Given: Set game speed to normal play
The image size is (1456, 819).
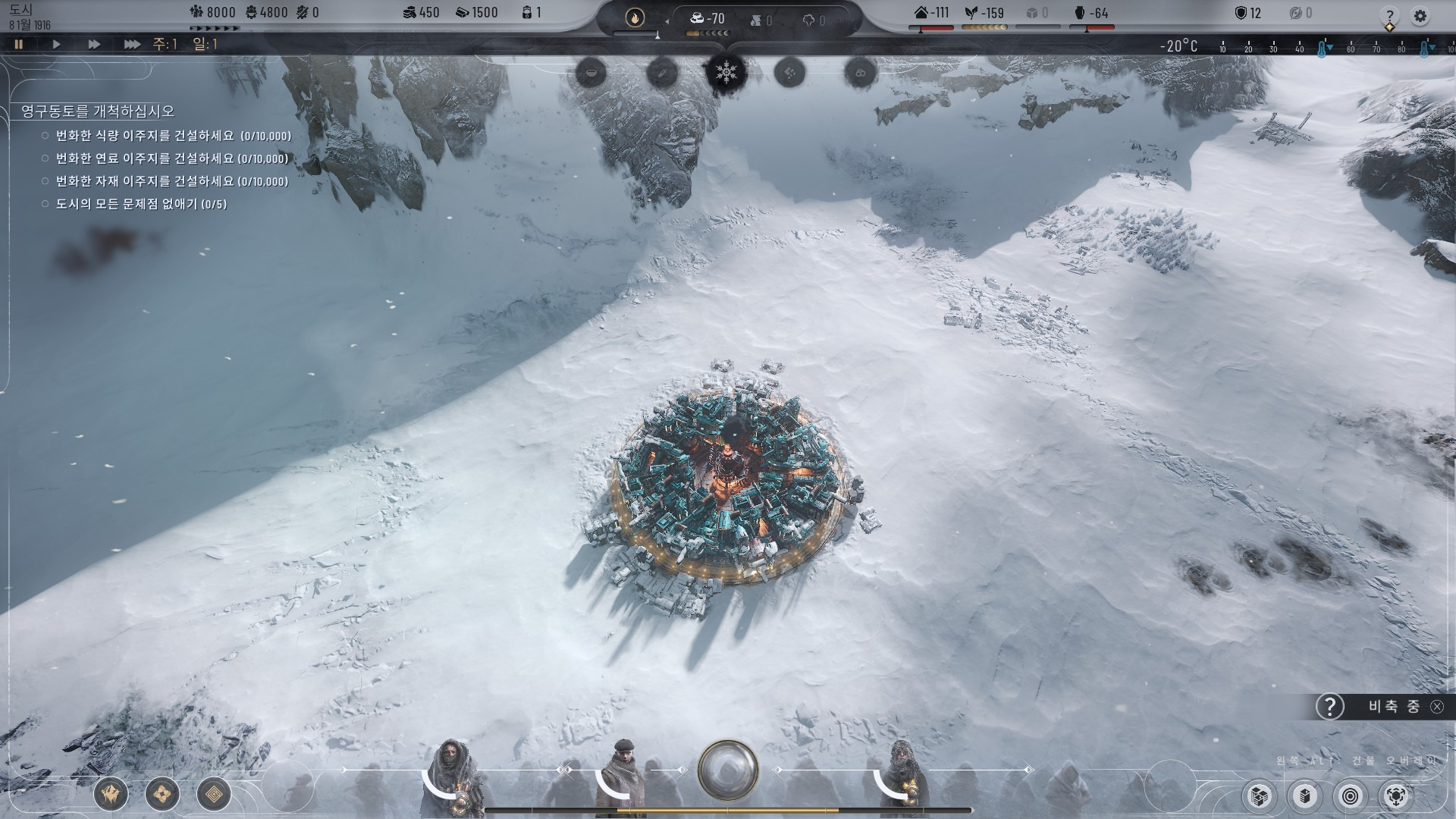Looking at the screenshot, I should [56, 45].
